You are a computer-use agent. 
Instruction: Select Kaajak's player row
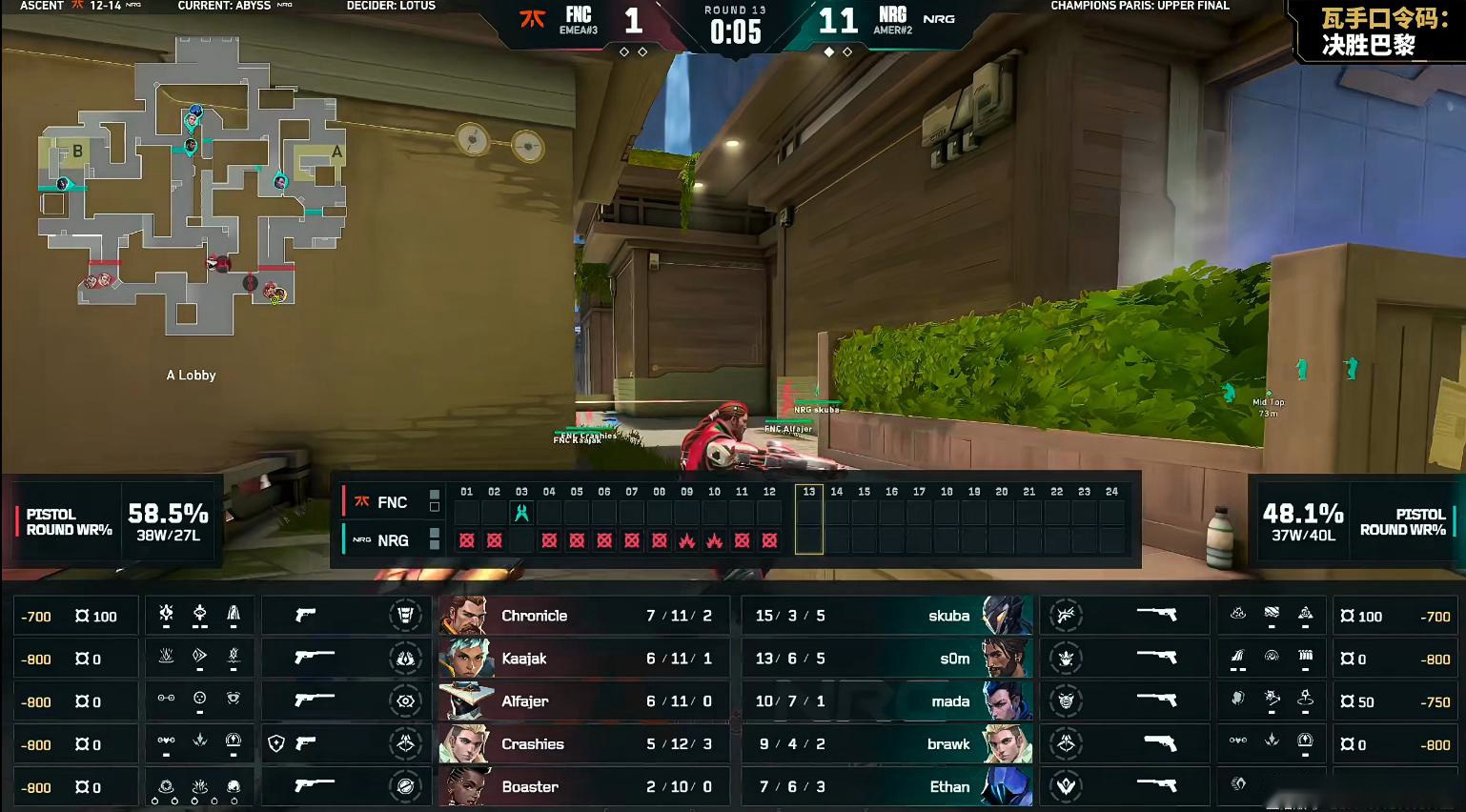pyautogui.click(x=583, y=659)
